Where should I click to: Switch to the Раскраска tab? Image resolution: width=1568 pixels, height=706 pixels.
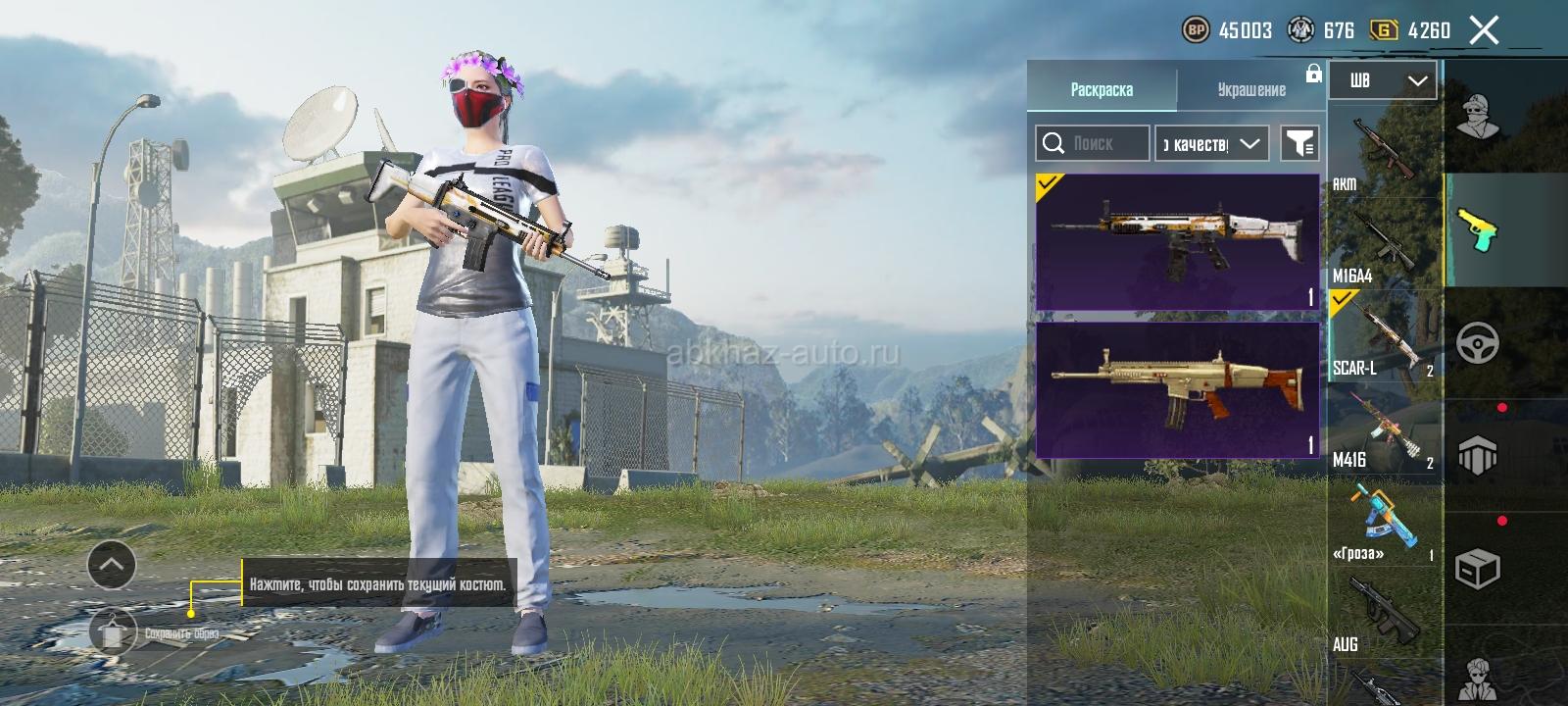pyautogui.click(x=1102, y=89)
